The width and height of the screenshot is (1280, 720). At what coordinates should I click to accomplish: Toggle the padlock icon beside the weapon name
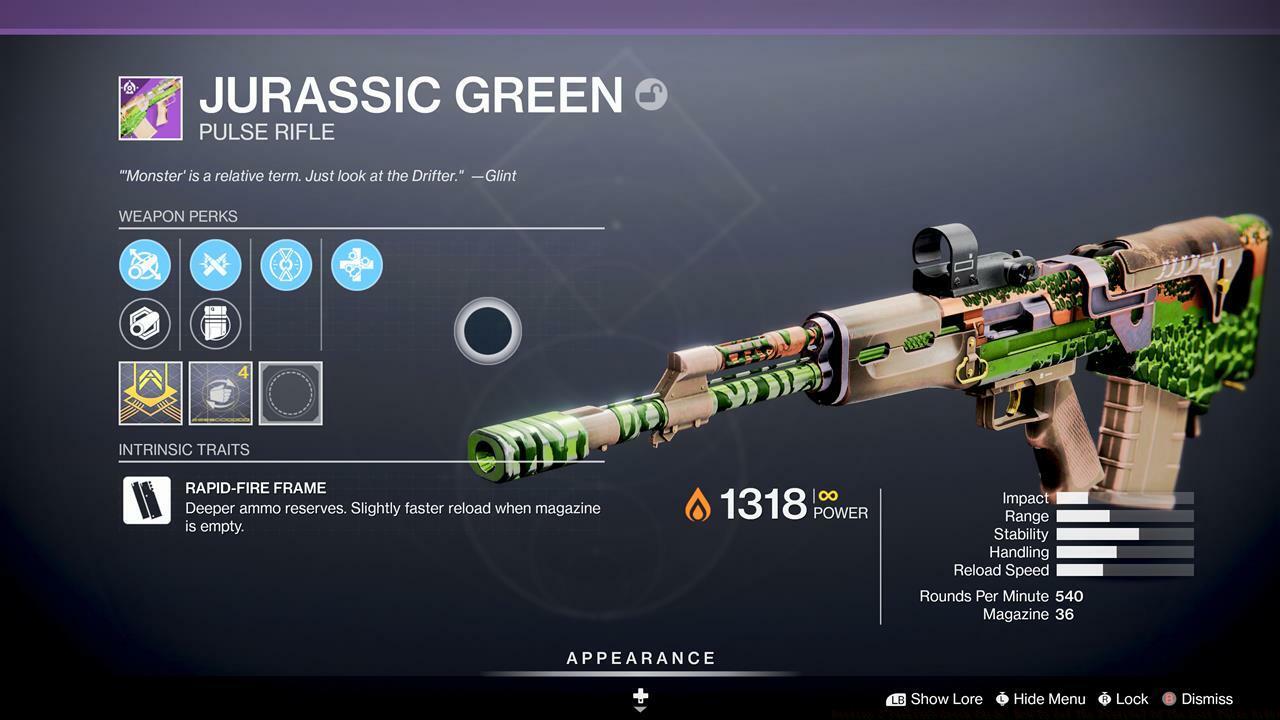651,94
